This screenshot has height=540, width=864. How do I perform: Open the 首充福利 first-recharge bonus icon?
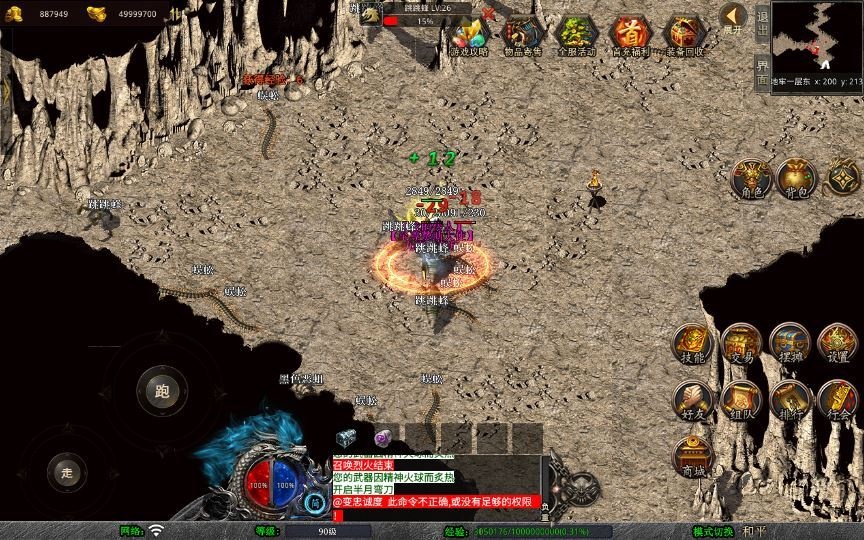coord(630,34)
